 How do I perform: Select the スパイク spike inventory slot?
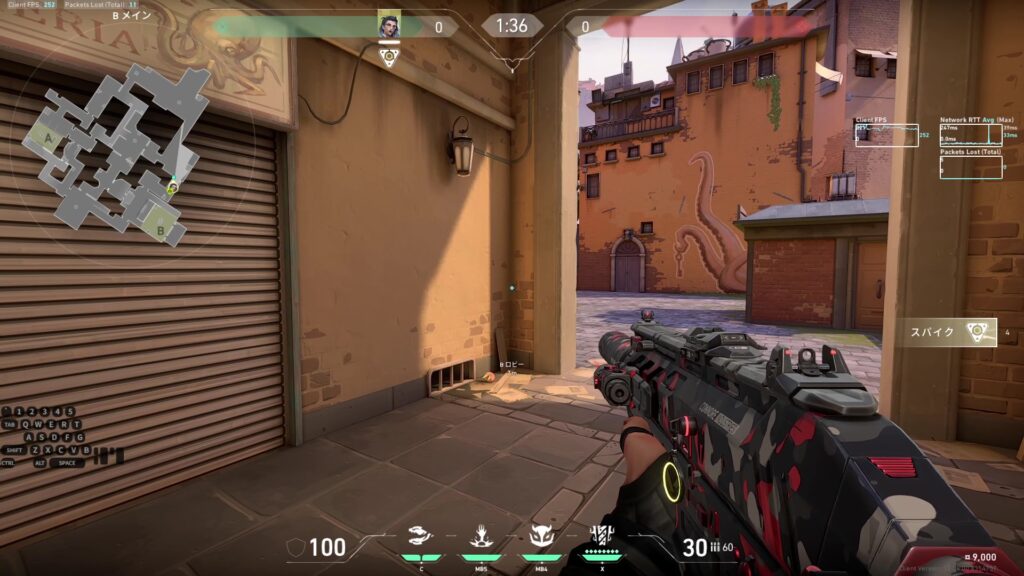point(946,332)
